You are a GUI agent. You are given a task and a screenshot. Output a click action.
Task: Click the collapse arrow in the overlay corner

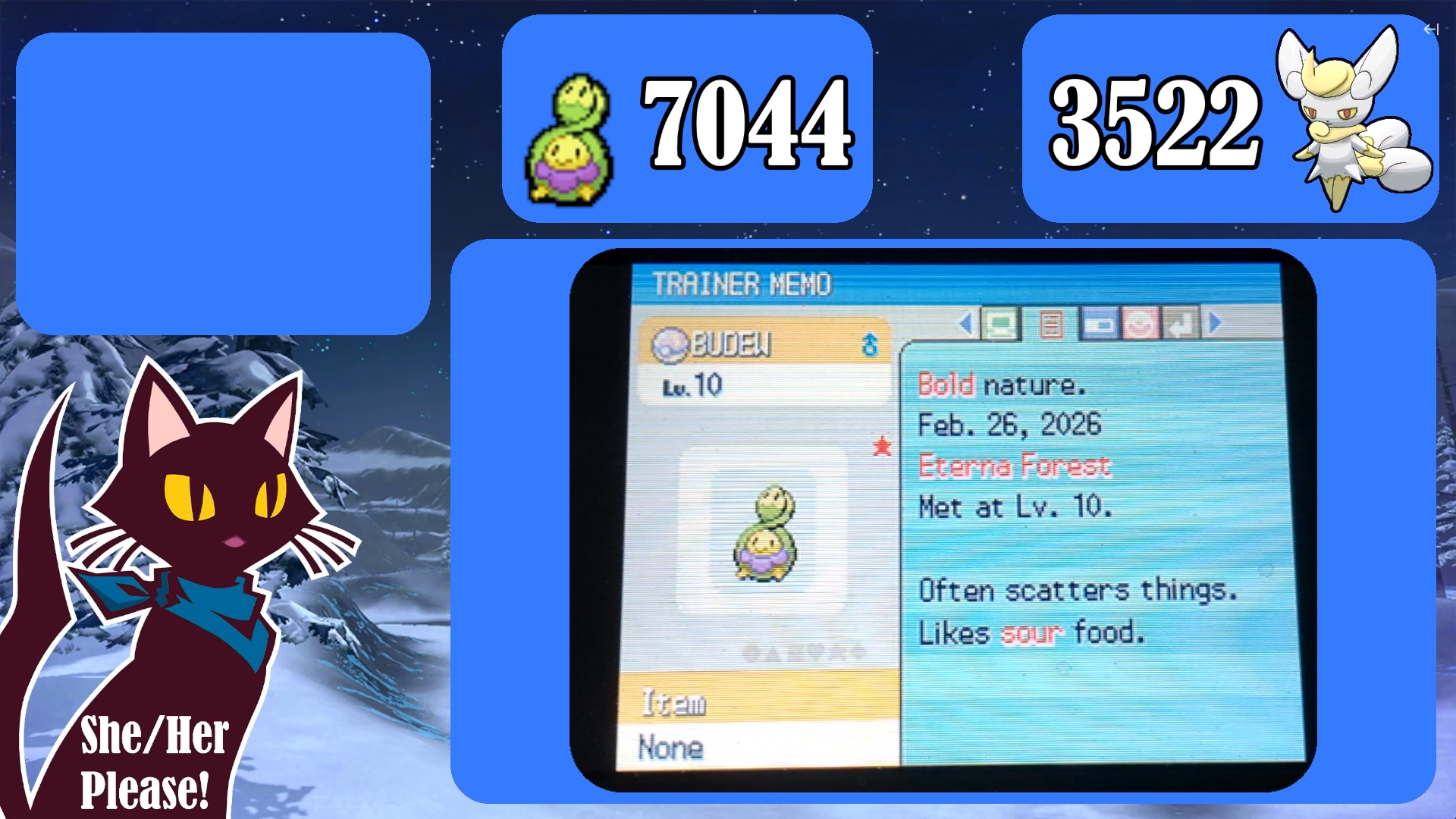coord(1430,30)
